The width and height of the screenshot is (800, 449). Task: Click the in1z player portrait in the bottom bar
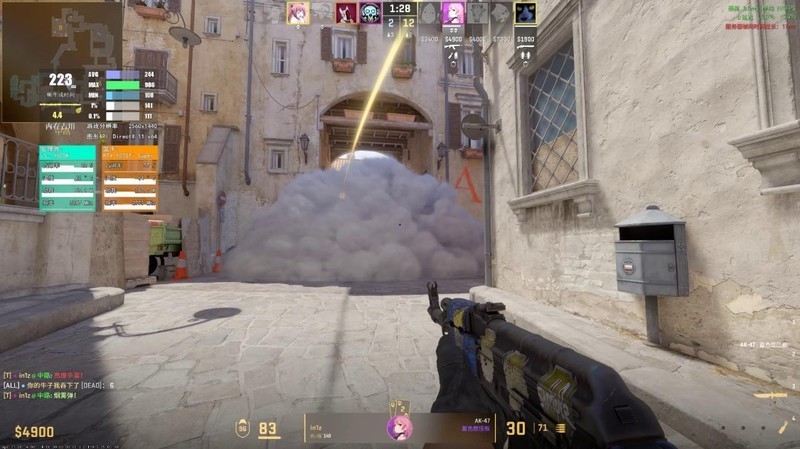(x=400, y=428)
